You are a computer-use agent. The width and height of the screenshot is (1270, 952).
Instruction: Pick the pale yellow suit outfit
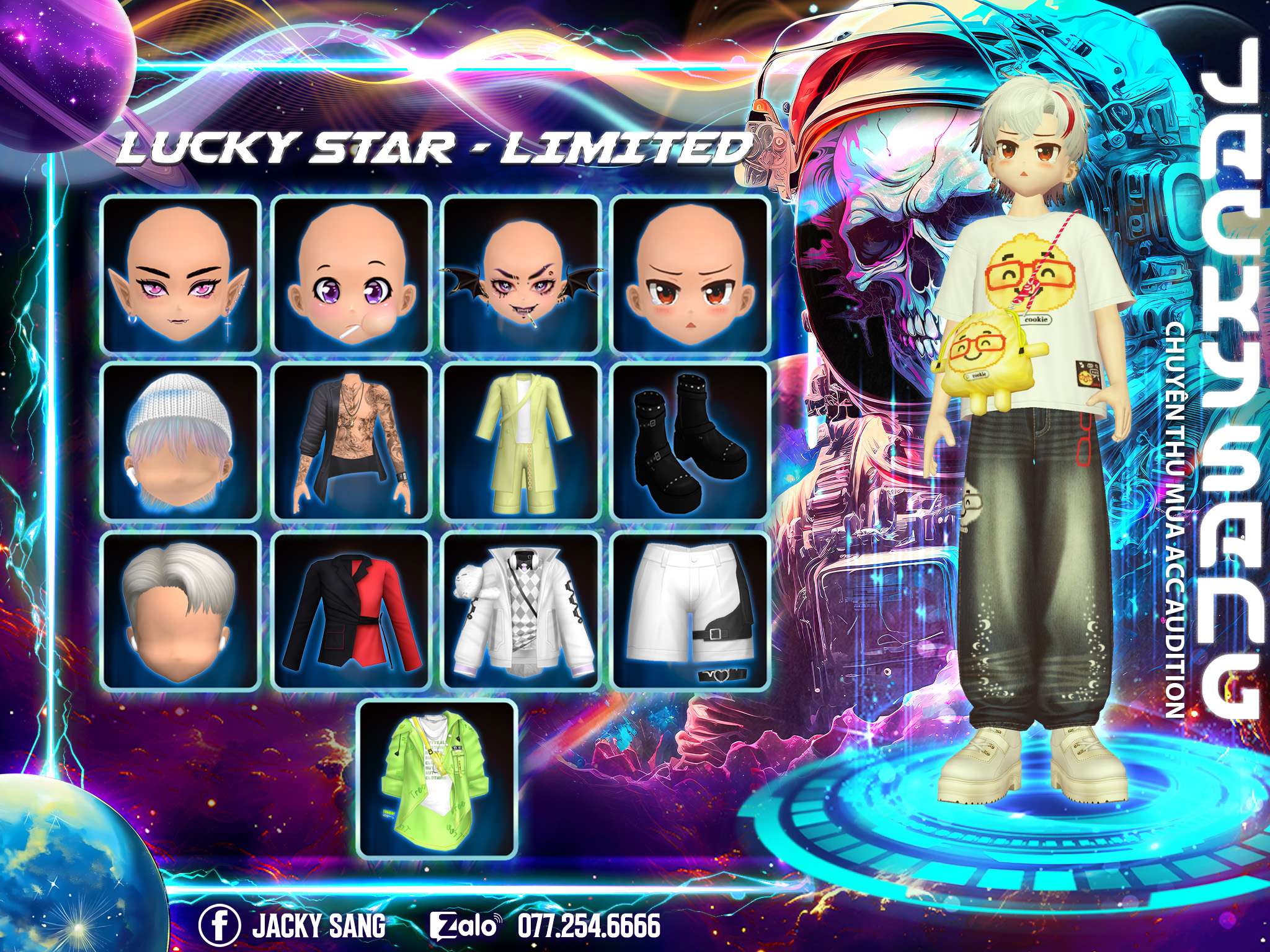coord(521,441)
